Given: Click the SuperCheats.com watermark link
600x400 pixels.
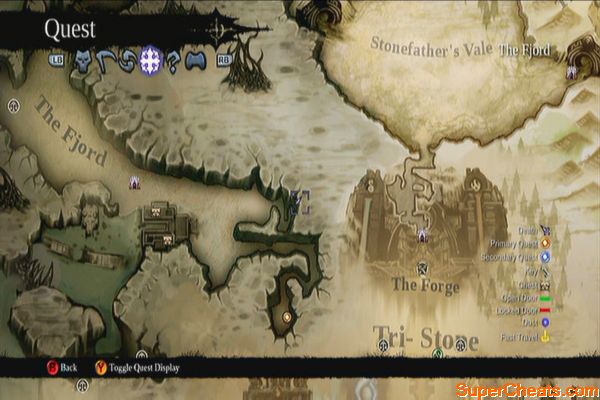Looking at the screenshot, I should pos(524,389).
